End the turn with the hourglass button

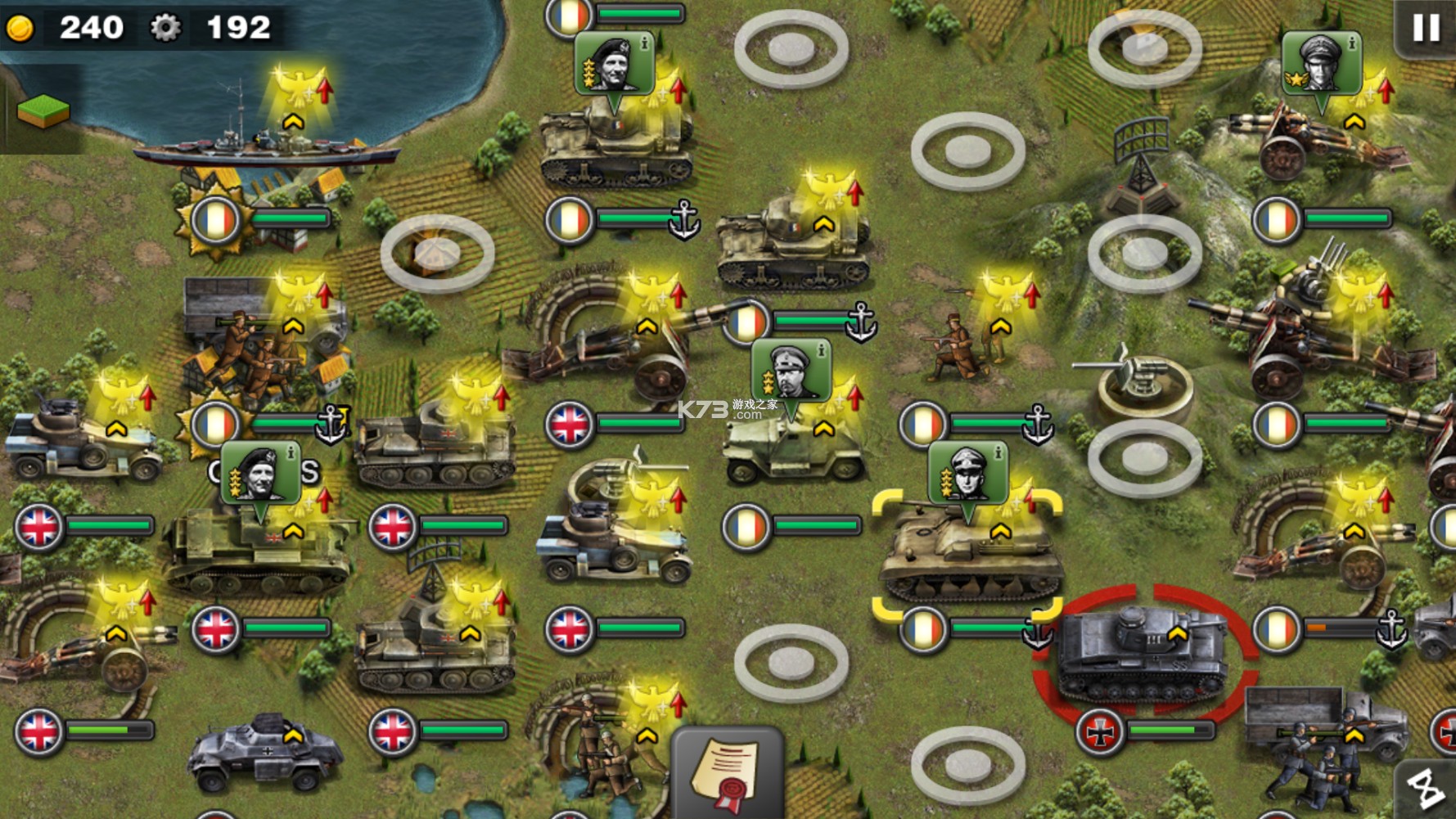tap(1427, 790)
